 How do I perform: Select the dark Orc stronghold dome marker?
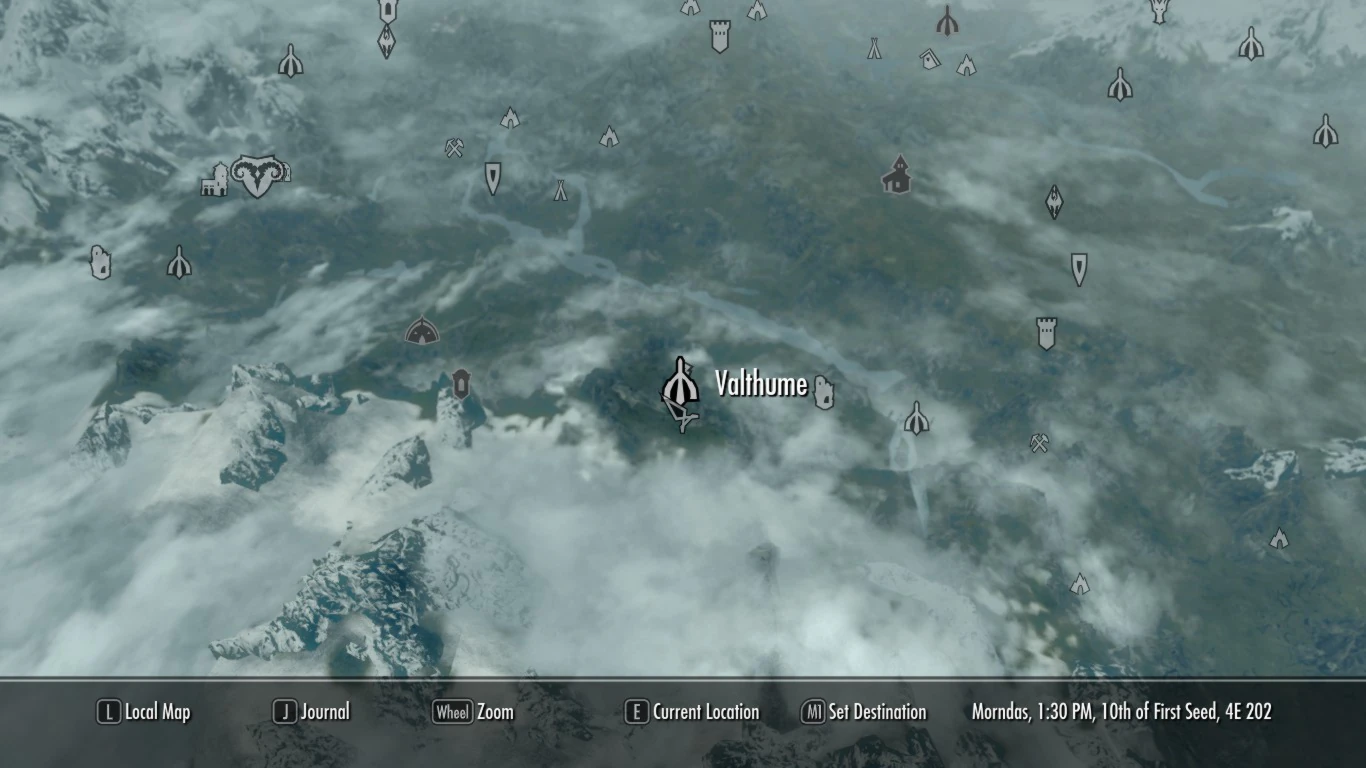click(424, 329)
